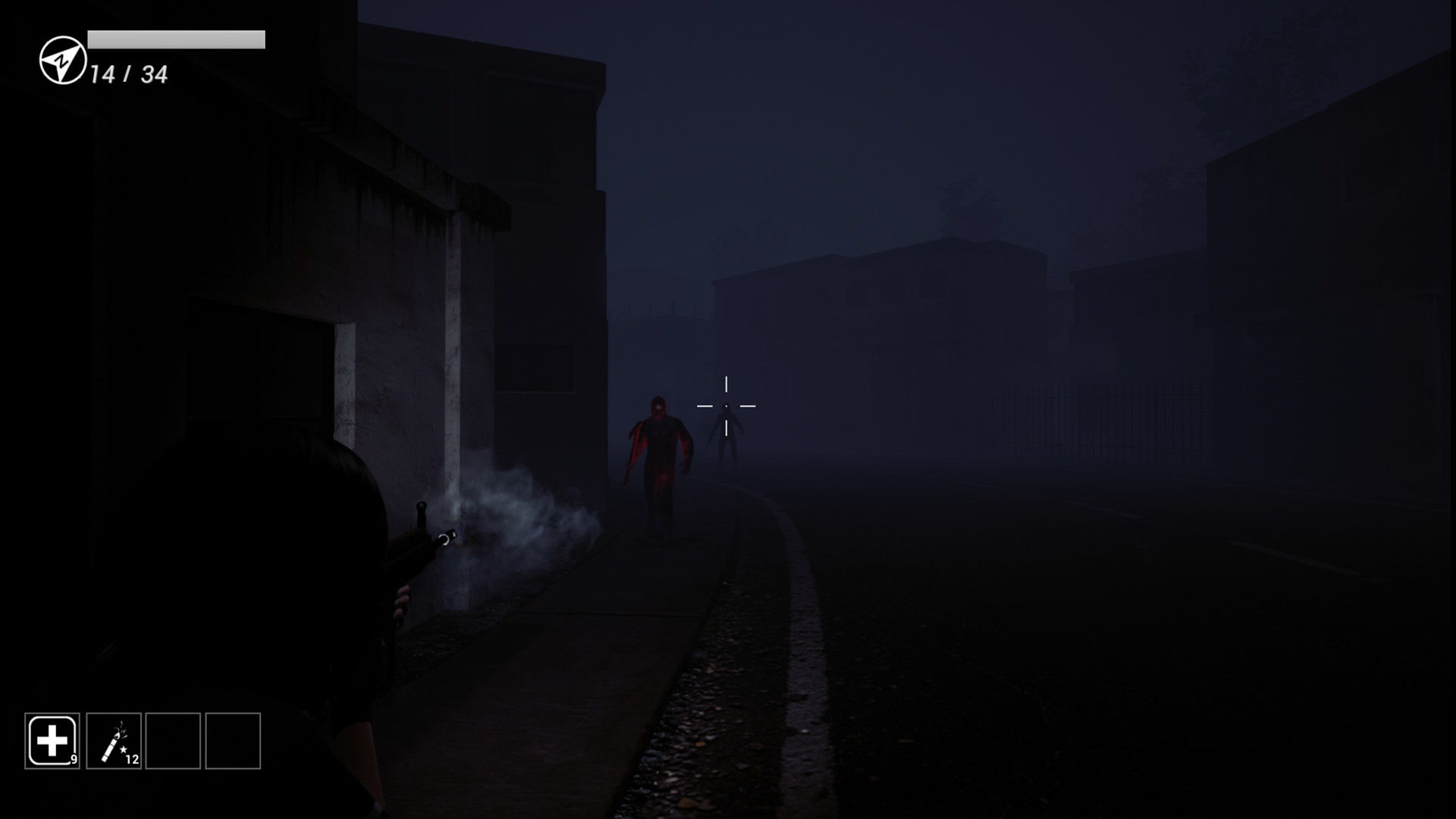Click the star beside the dynamite icon

[122, 748]
